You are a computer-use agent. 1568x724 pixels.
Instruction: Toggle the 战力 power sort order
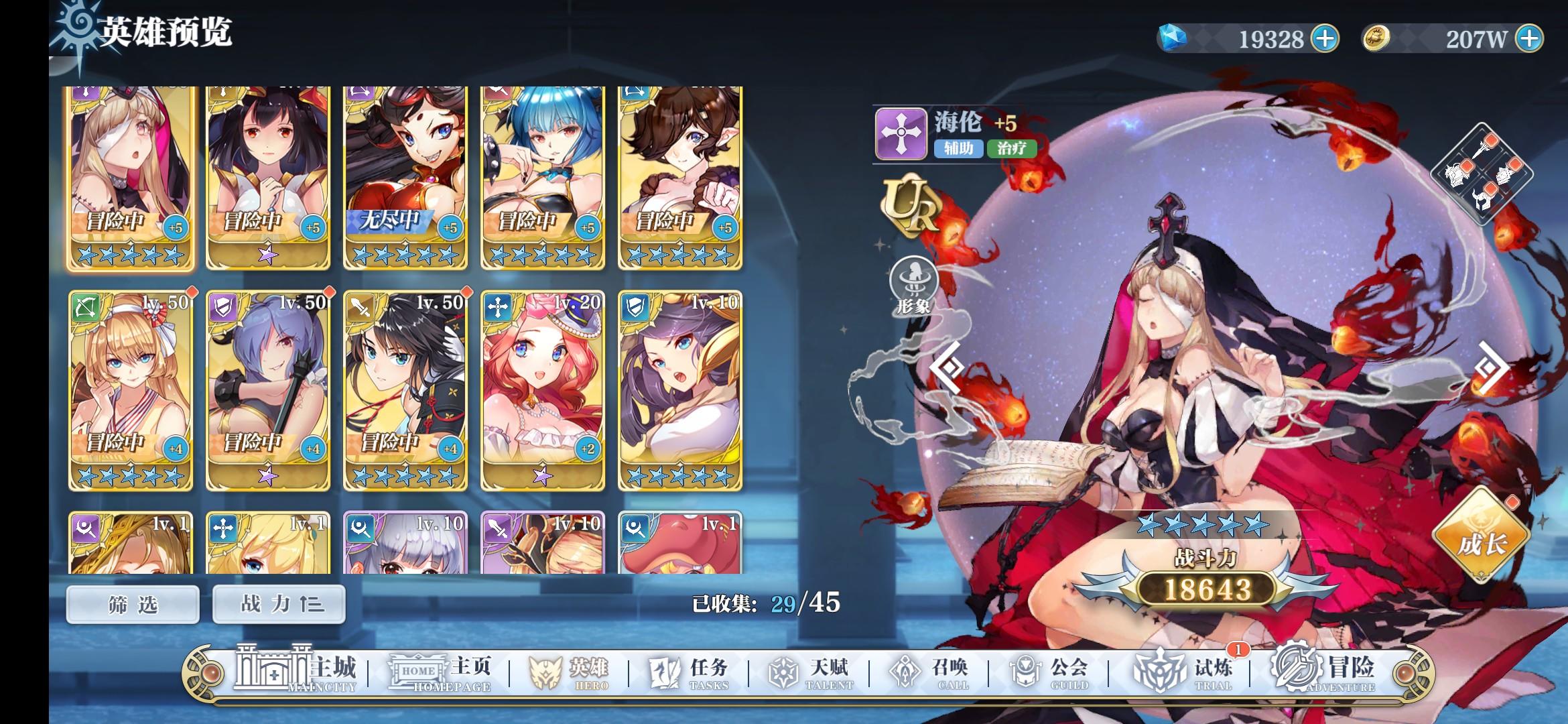click(x=278, y=605)
